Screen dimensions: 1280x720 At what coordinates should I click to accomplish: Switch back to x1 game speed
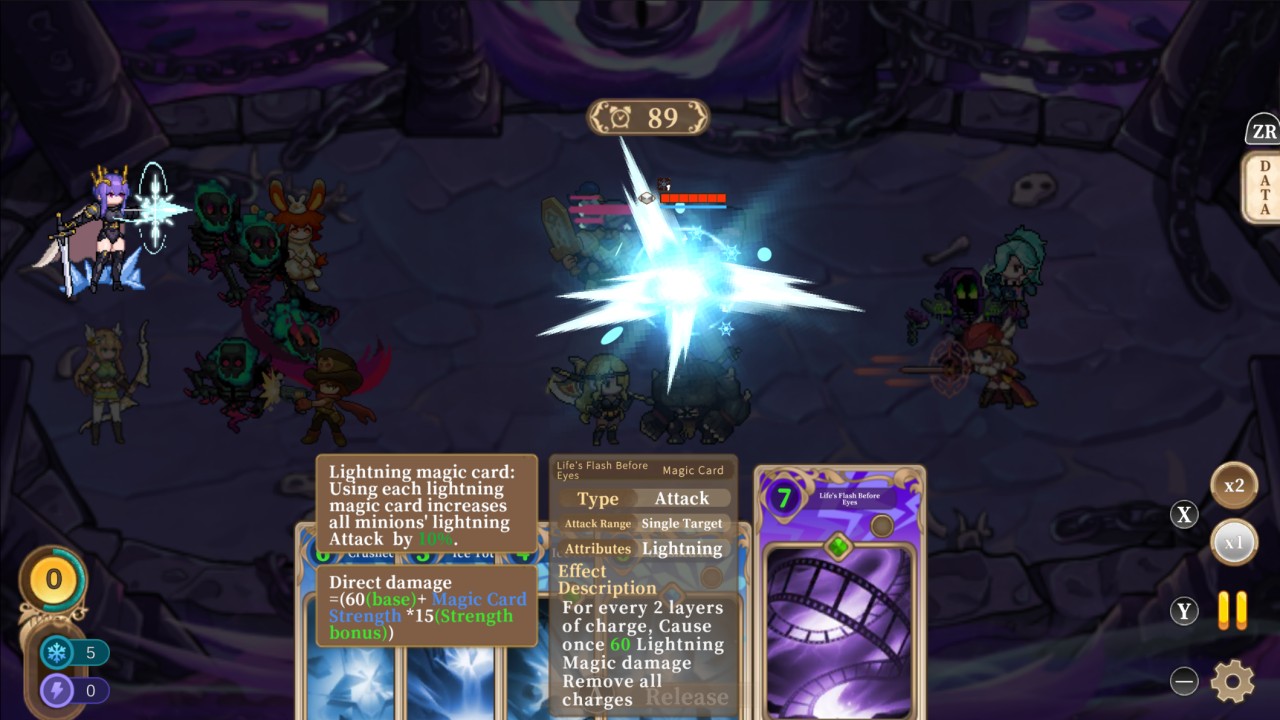[x=1235, y=541]
